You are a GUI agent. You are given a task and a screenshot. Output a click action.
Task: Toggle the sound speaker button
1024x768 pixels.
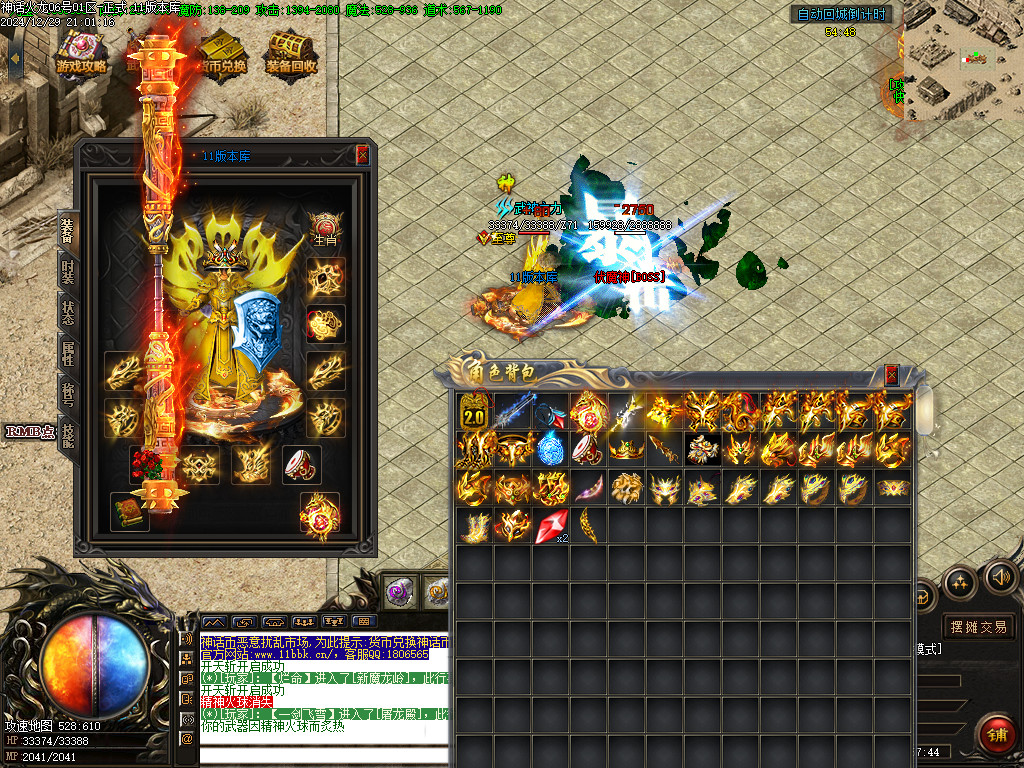[x=1000, y=577]
